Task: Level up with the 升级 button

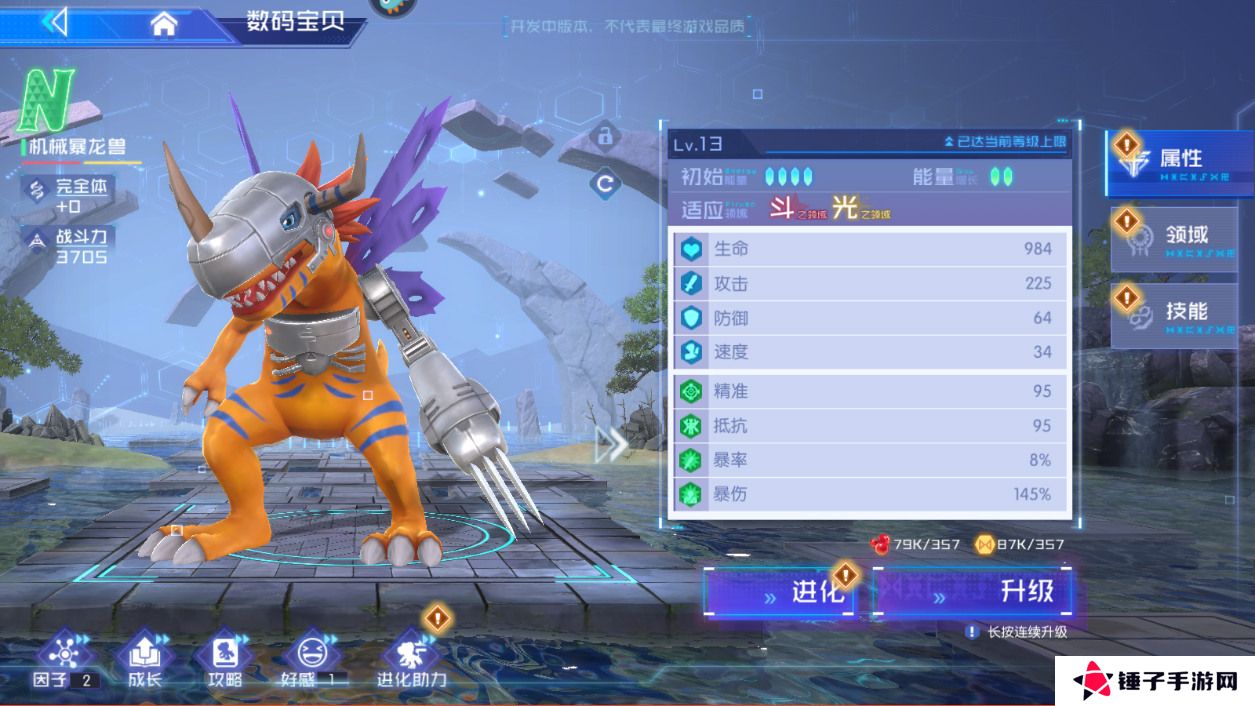Action: pyautogui.click(x=974, y=592)
